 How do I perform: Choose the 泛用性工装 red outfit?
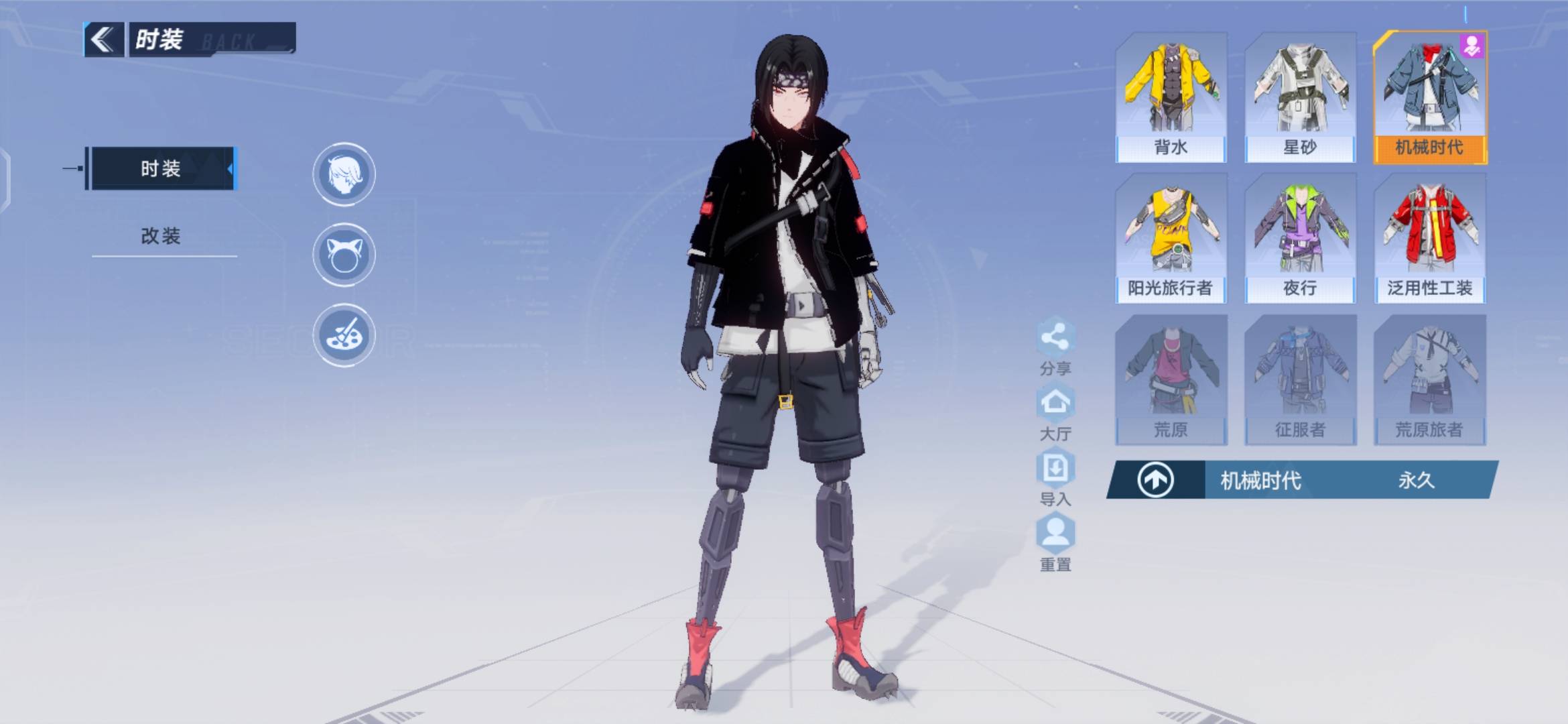coord(1429,238)
